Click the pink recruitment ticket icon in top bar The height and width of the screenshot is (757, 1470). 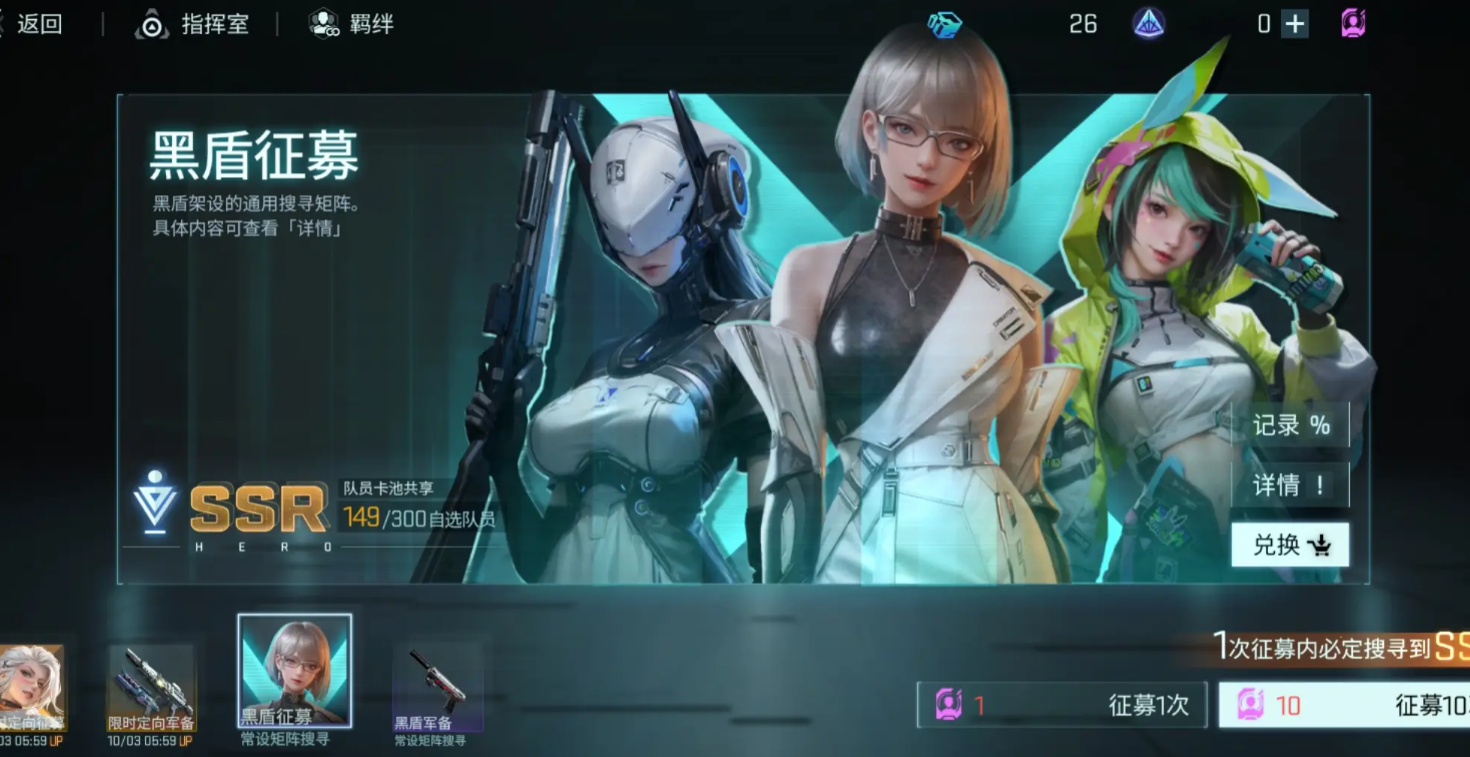pos(1353,24)
